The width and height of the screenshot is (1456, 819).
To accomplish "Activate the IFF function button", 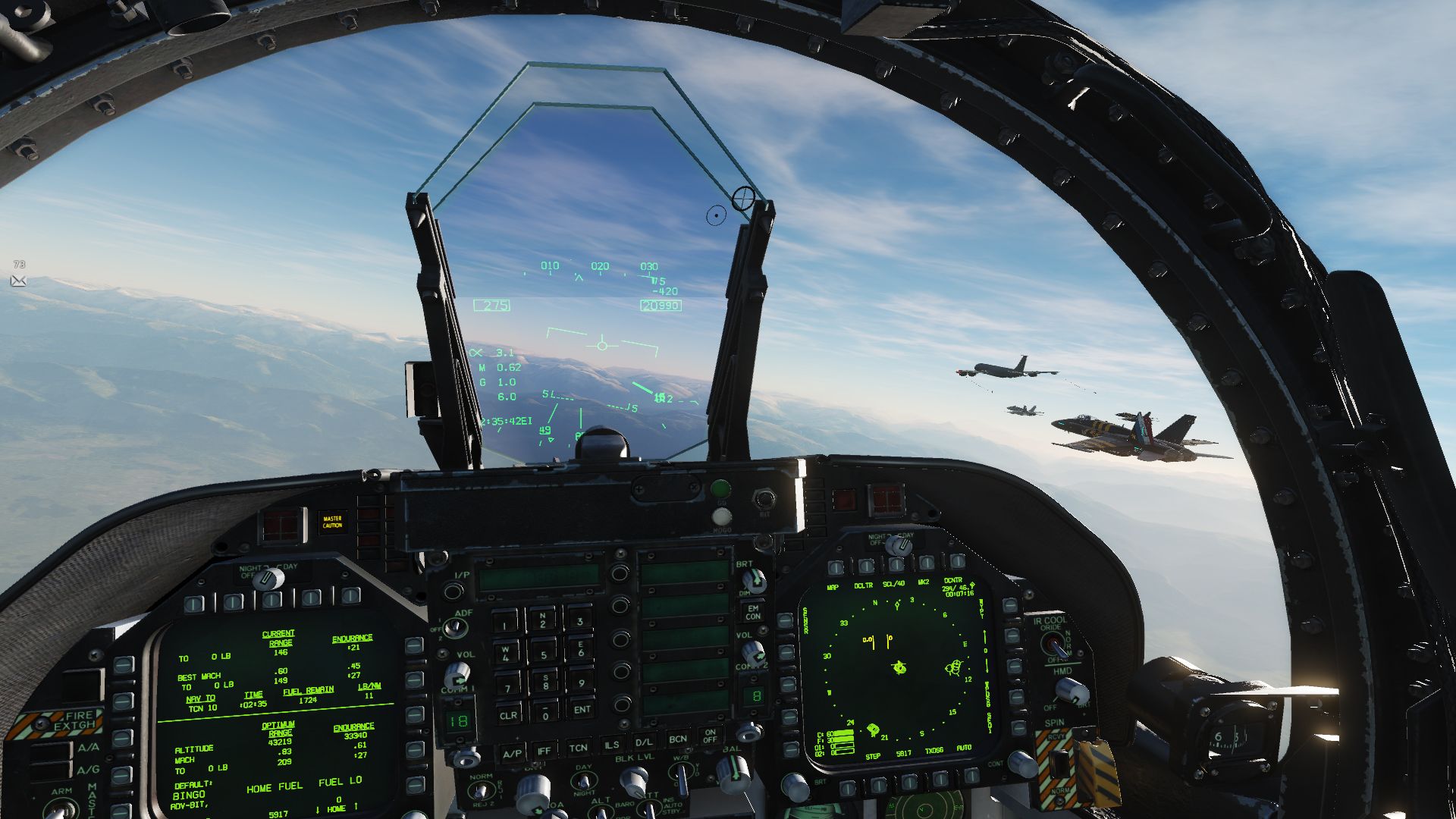I will (544, 750).
